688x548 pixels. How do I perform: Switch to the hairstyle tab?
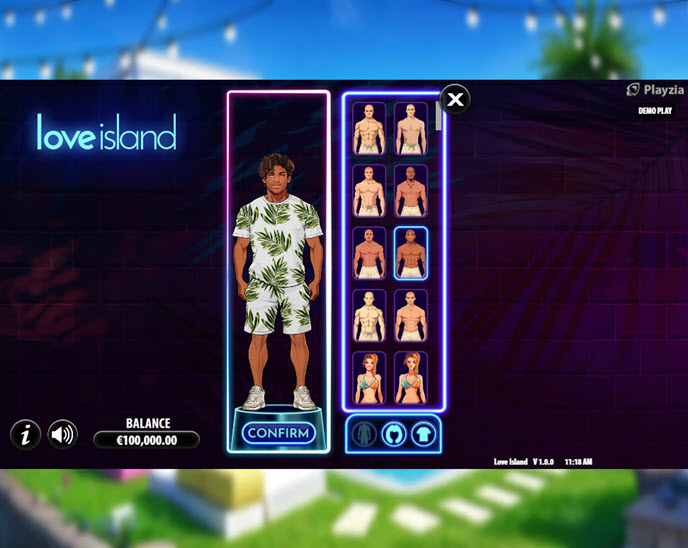tap(395, 435)
